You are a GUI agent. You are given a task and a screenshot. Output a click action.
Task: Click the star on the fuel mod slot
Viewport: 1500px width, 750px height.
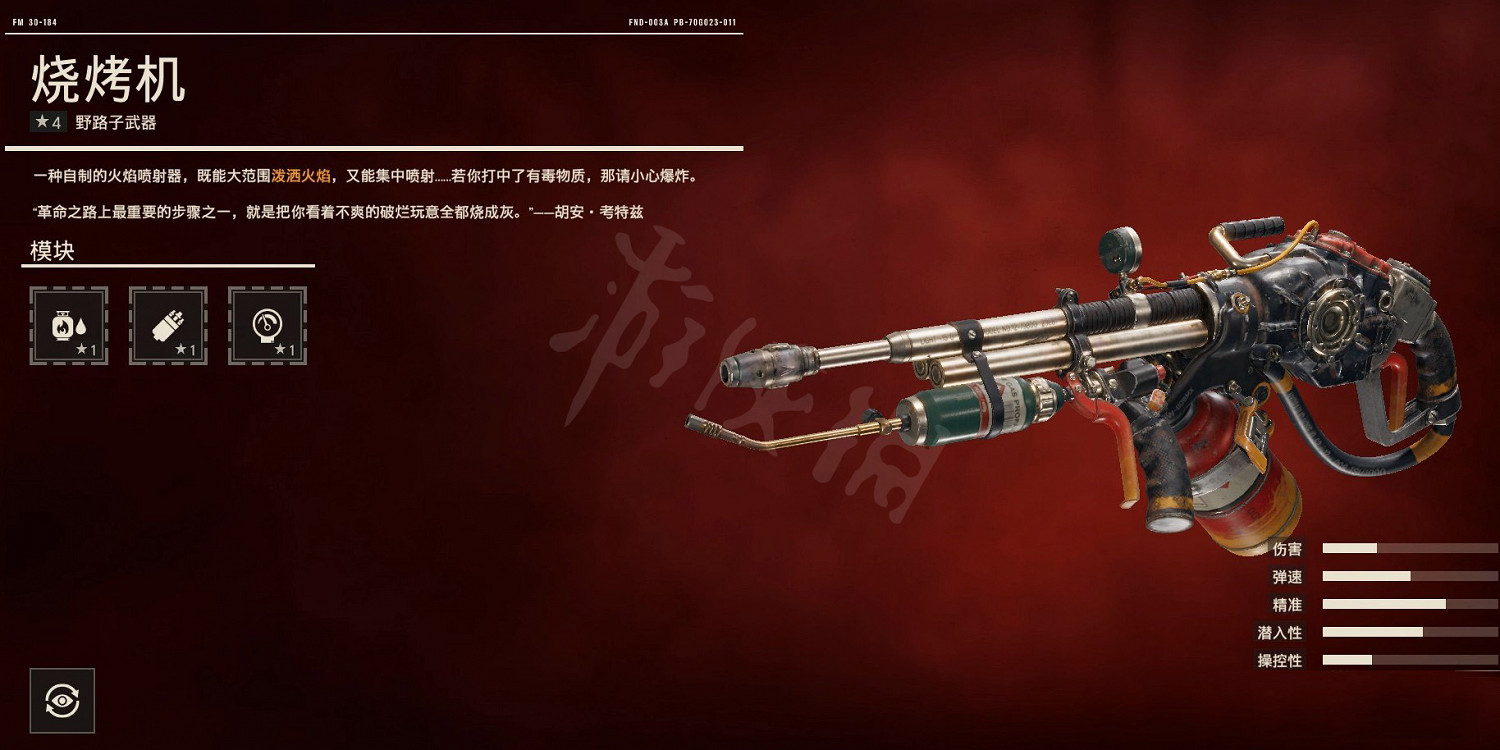tap(83, 347)
